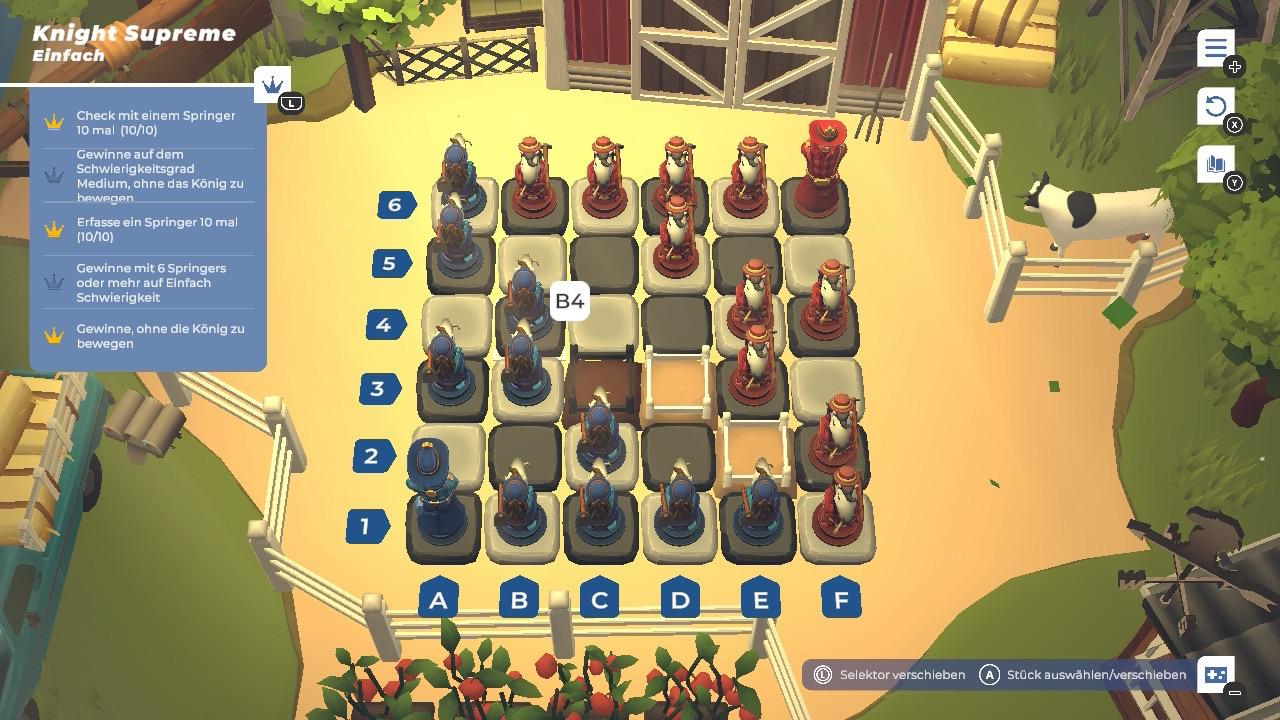1280x720 pixels.
Task: View the 'Check mit einem Springer' challenge
Action: [150, 123]
